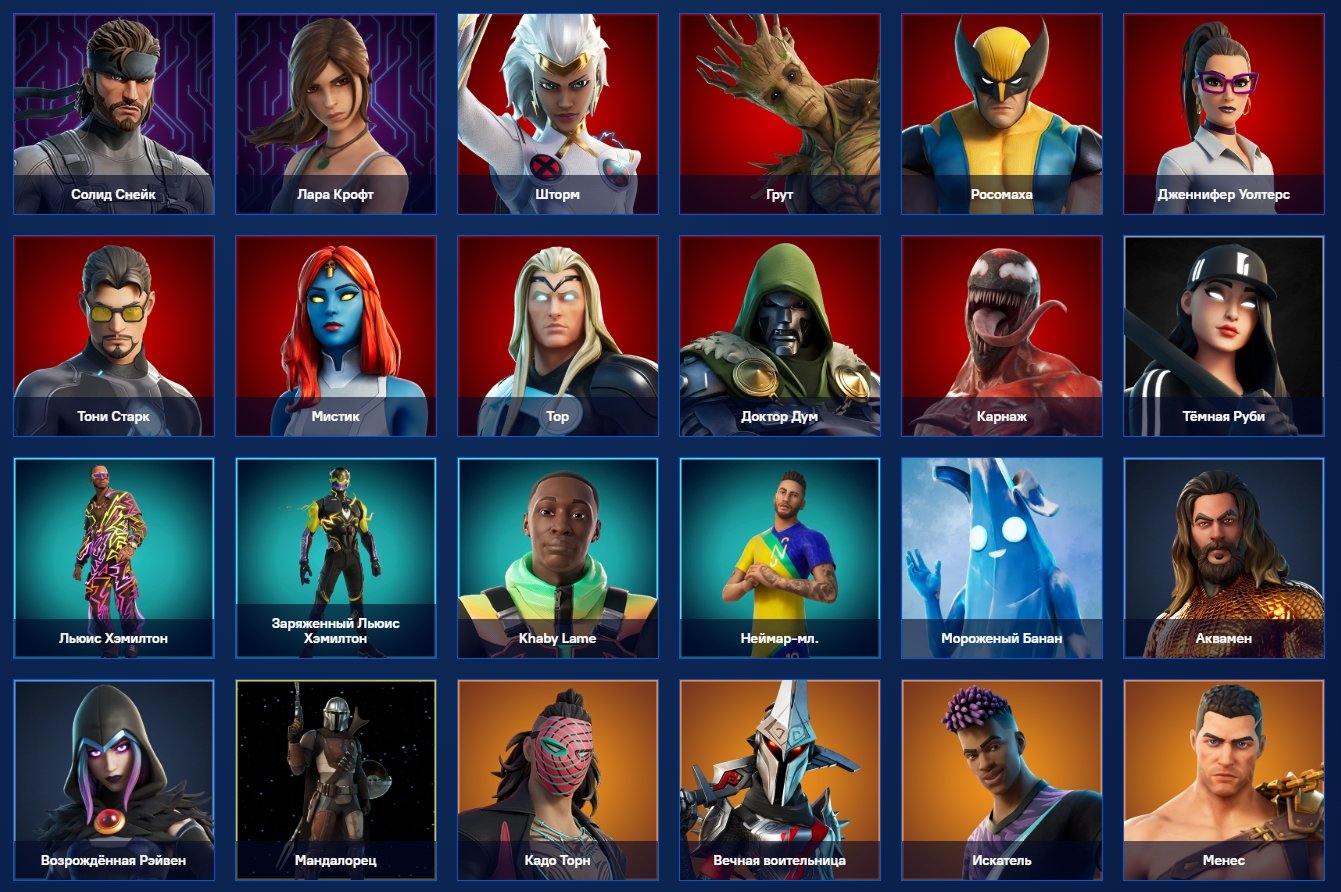Click the Тёмная Руби thumbnail
Viewport: 1341px width, 892px height.
point(1225,333)
